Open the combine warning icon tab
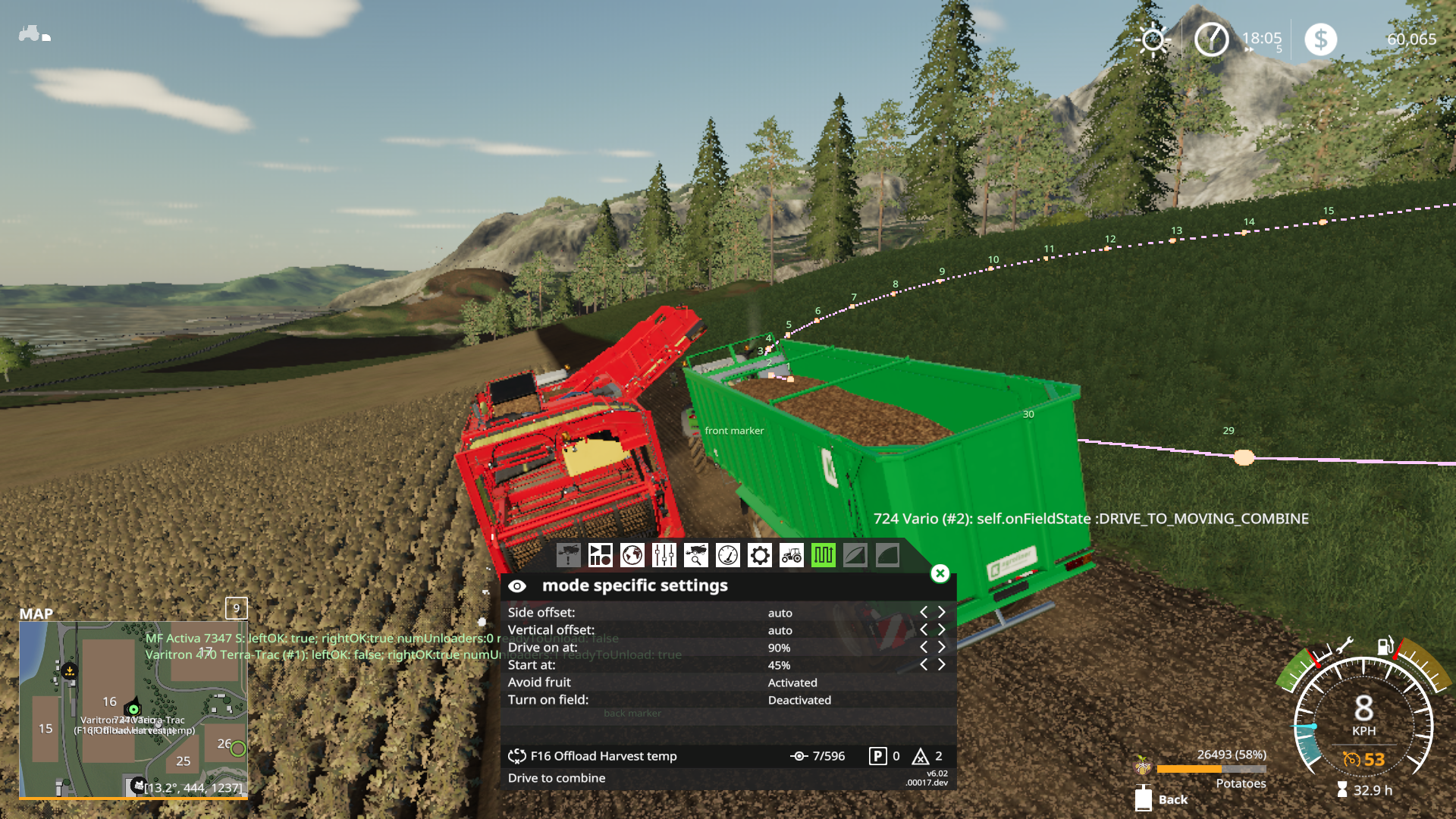The image size is (1456, 819). tap(567, 556)
